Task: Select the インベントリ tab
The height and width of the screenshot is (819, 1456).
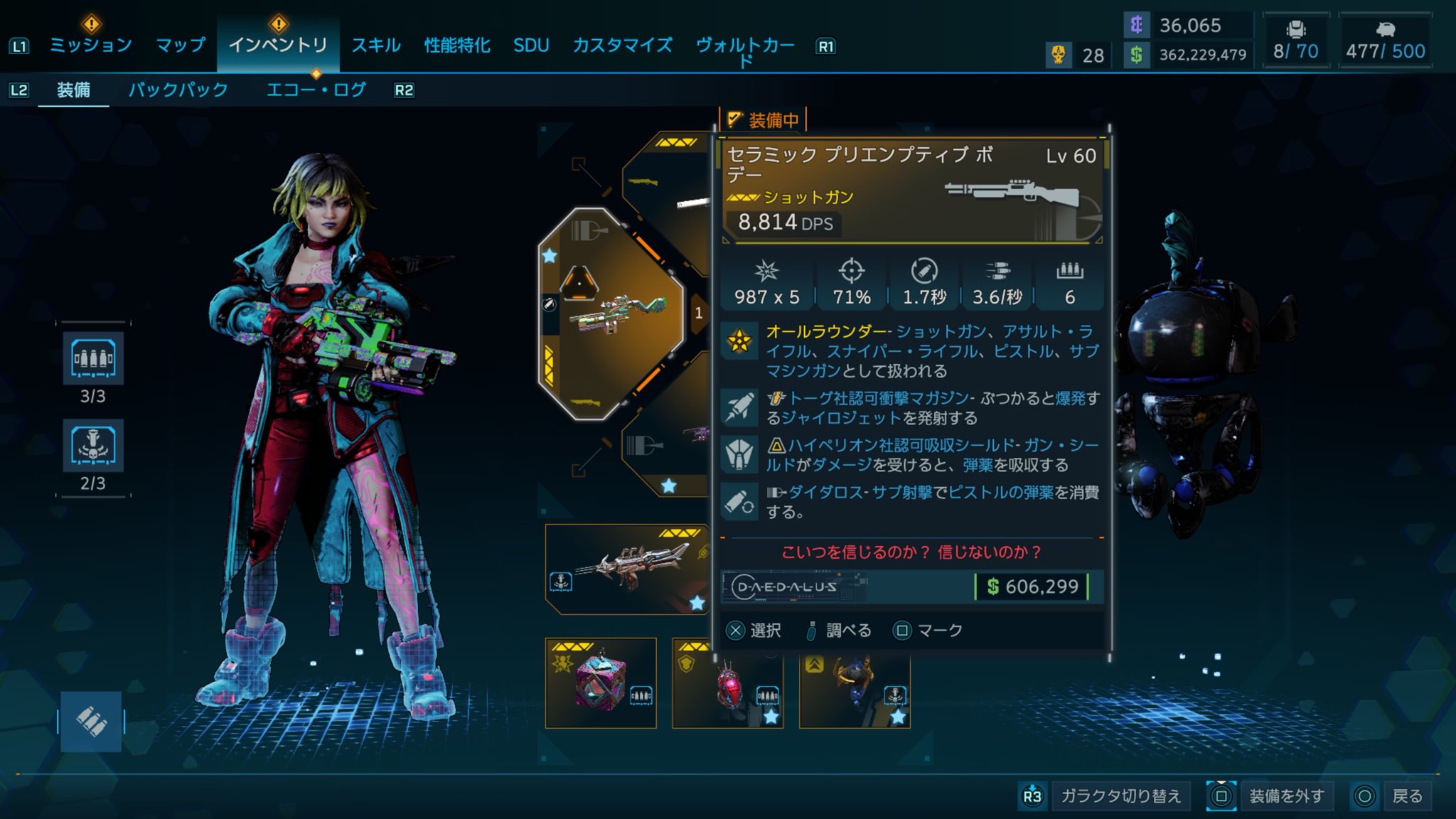Action: (x=278, y=45)
